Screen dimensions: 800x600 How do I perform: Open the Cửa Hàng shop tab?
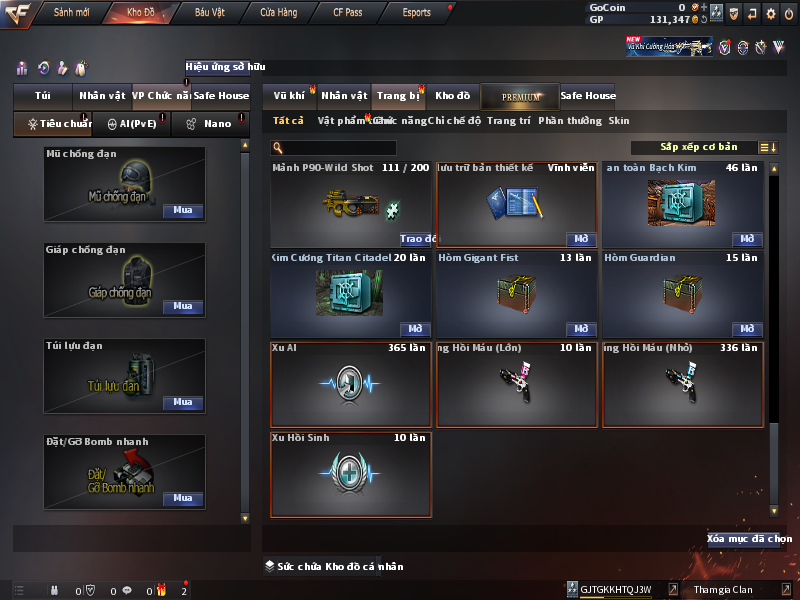click(x=278, y=13)
